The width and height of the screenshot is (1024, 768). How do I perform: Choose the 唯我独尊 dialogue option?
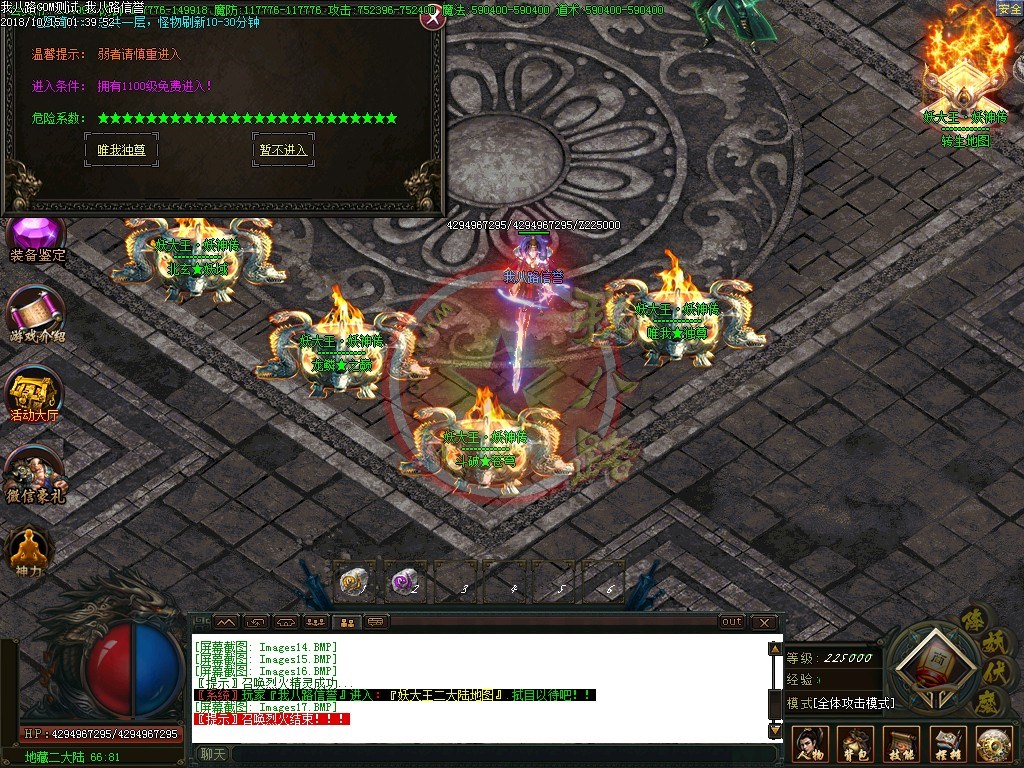(121, 150)
